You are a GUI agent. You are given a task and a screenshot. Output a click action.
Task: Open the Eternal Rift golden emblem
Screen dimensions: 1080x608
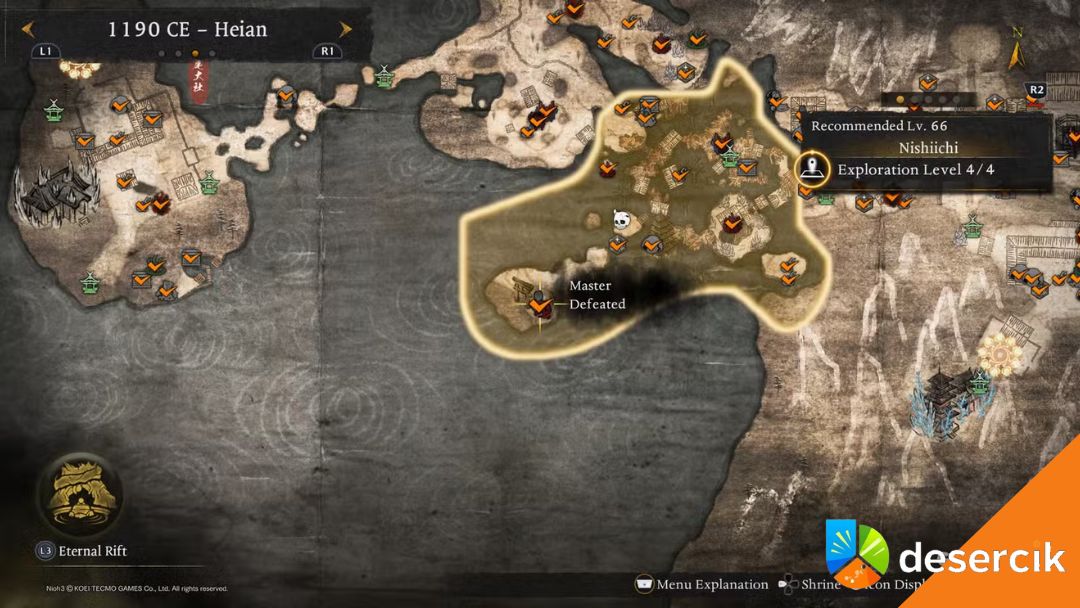click(x=78, y=494)
